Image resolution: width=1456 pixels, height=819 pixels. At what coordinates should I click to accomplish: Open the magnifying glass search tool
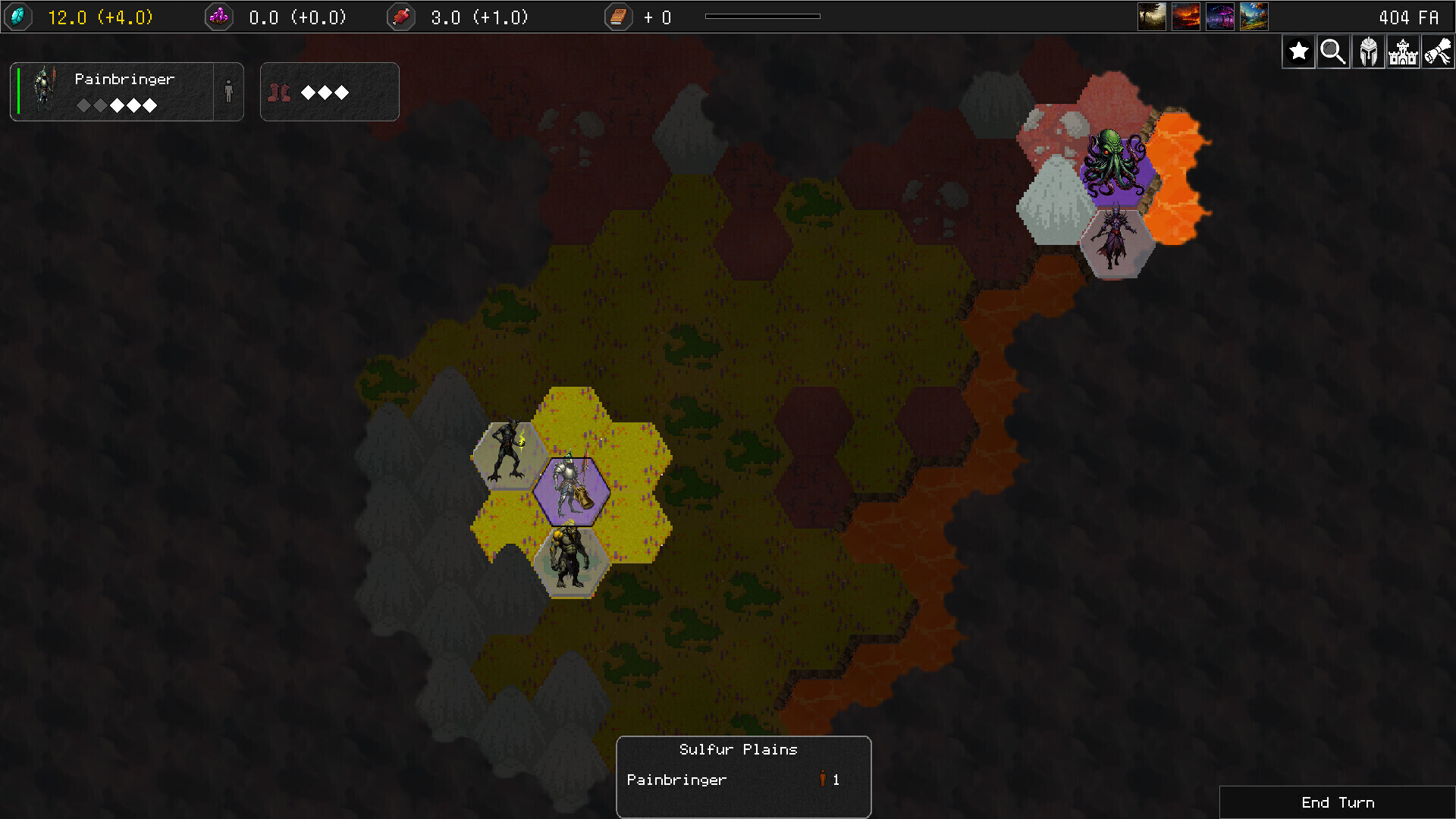[x=1333, y=52]
